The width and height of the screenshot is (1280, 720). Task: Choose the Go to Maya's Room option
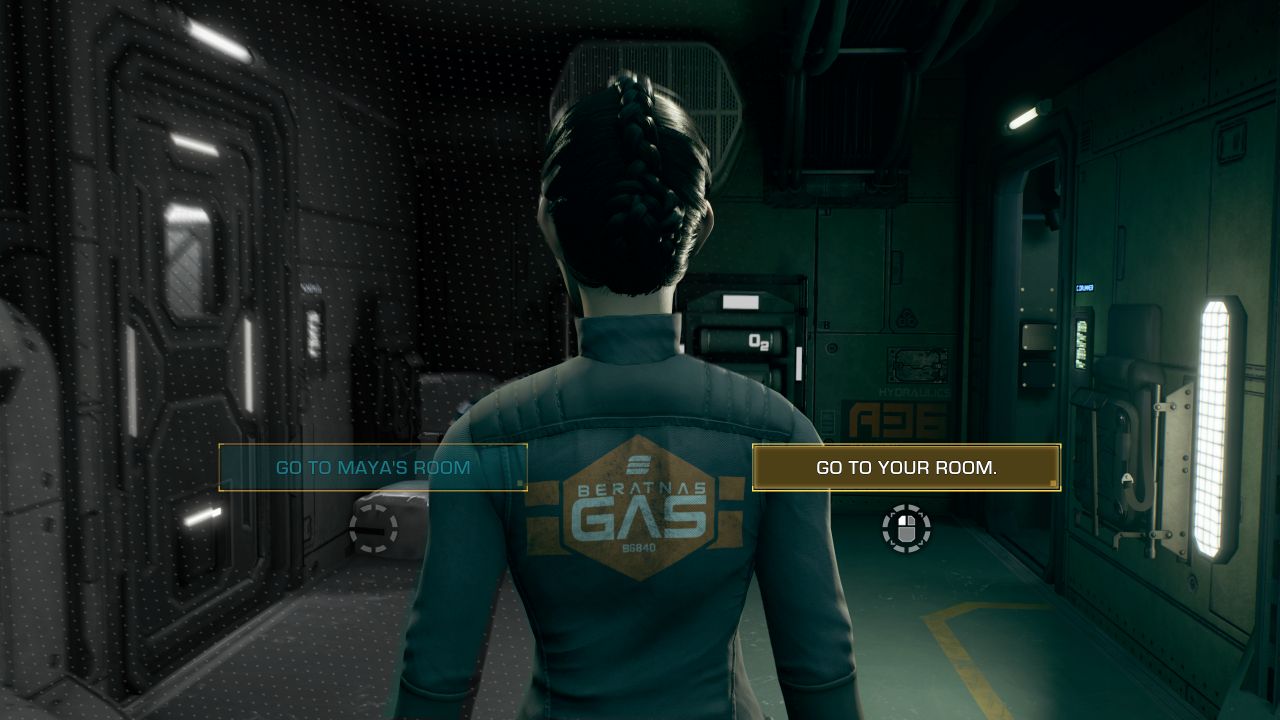[x=373, y=467]
